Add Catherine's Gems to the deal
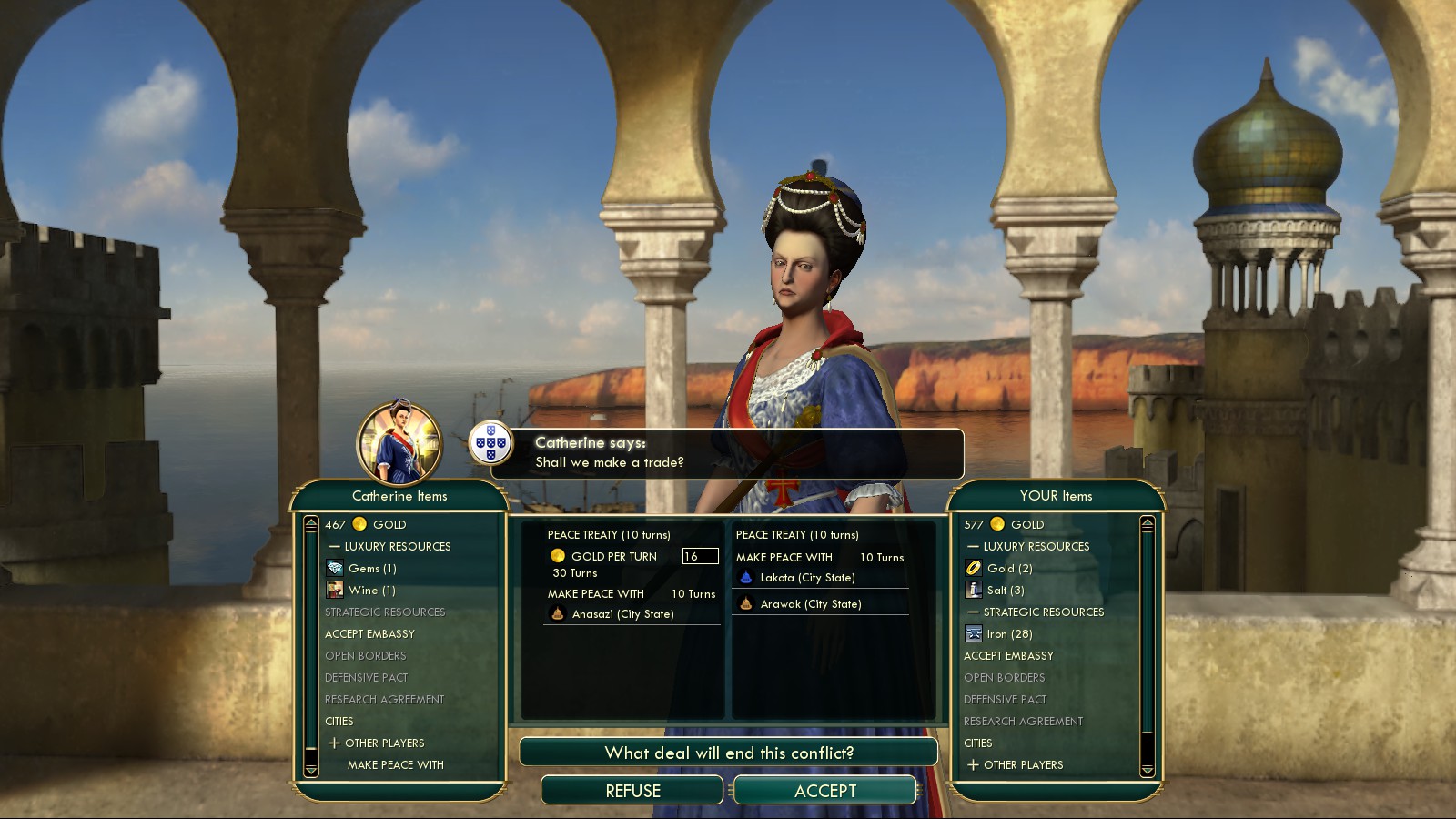Image resolution: width=1456 pixels, height=819 pixels. click(x=372, y=569)
